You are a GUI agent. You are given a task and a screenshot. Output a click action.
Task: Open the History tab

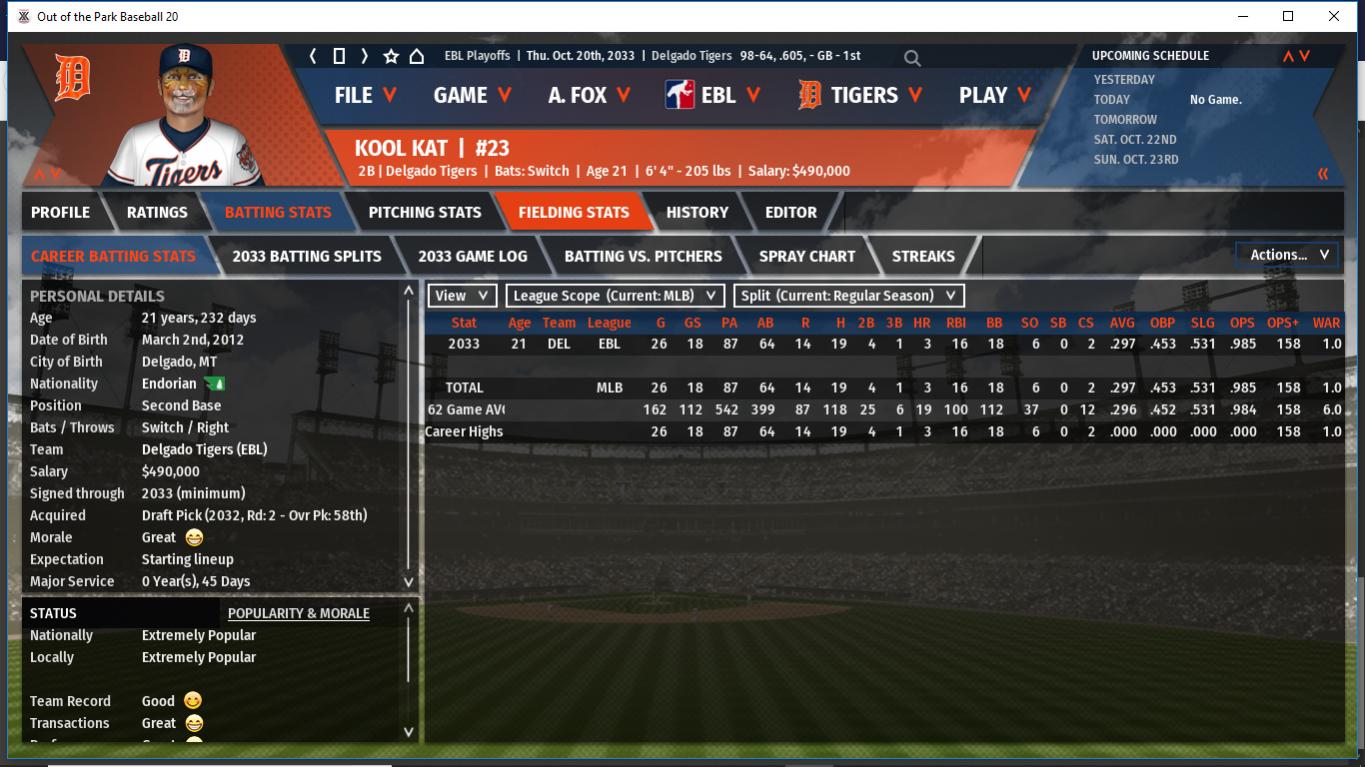[697, 212]
